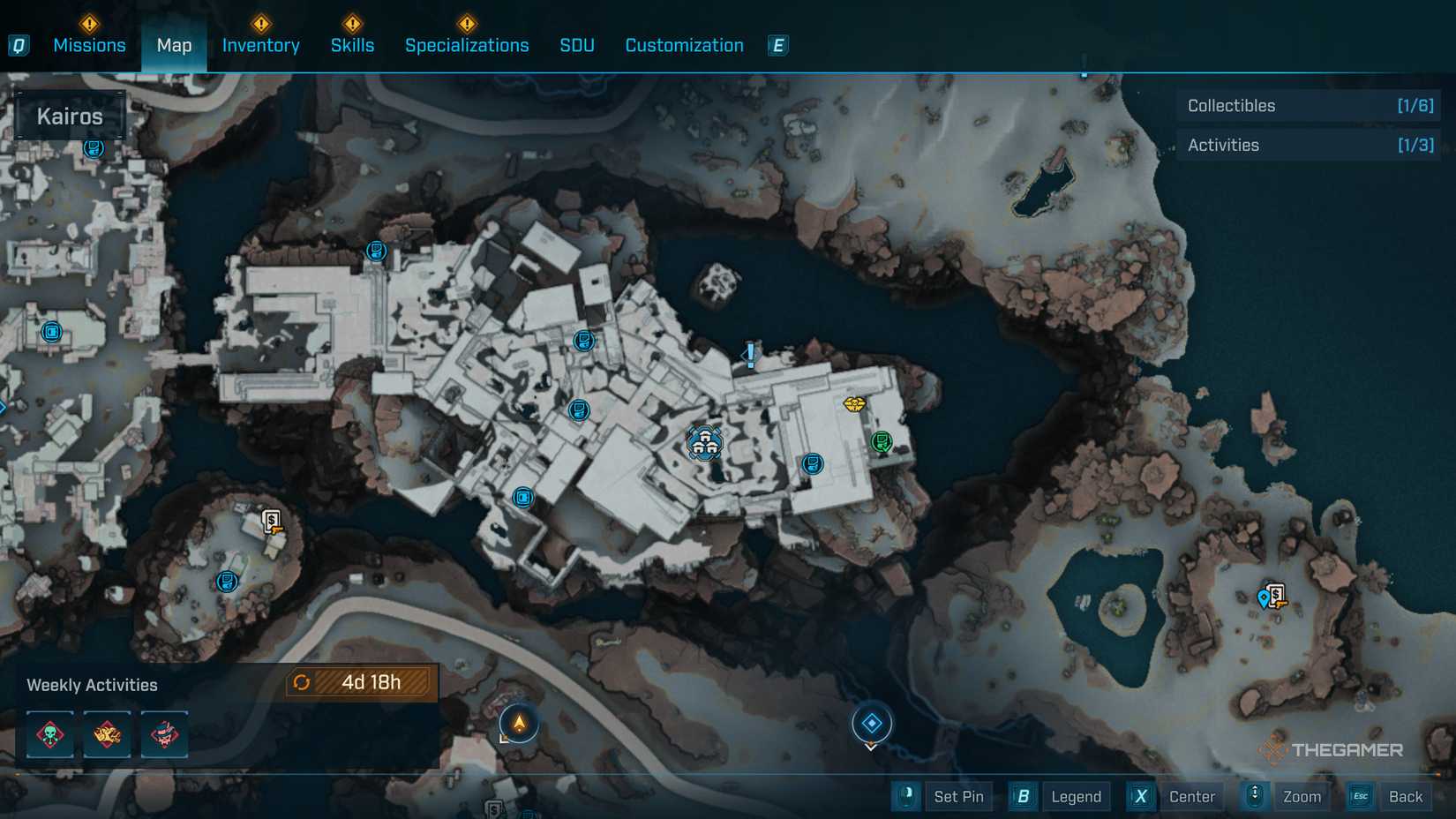Image resolution: width=1456 pixels, height=819 pixels.
Task: Click the compass arrow marker at map bottom
Action: pyautogui.click(x=518, y=723)
